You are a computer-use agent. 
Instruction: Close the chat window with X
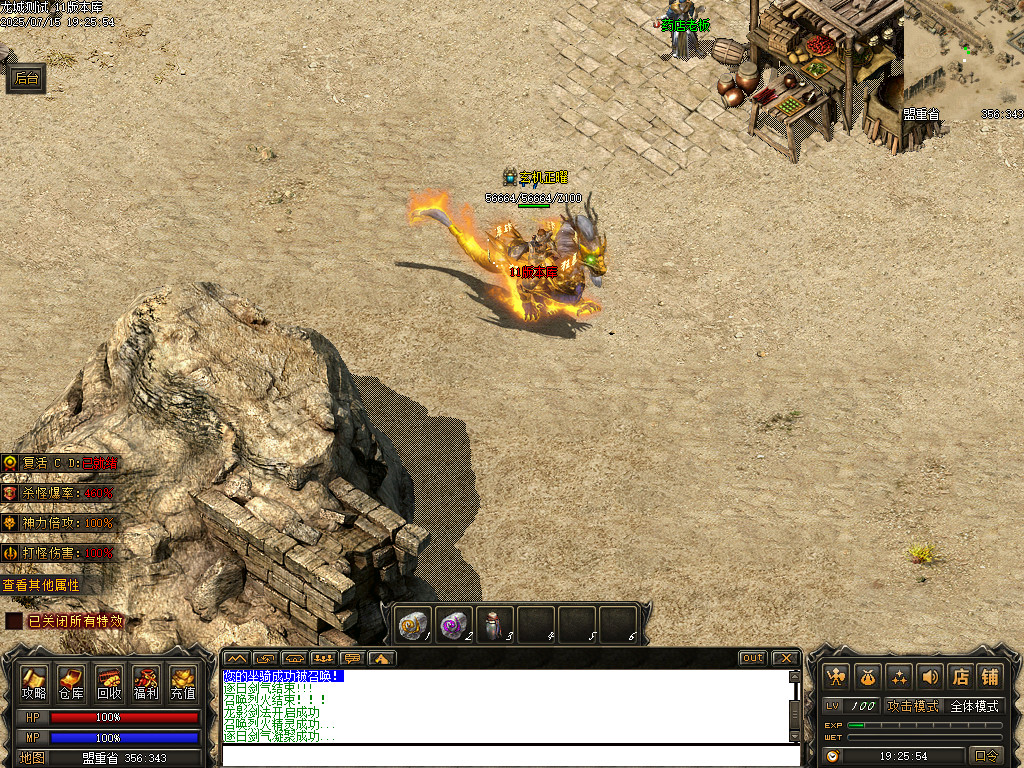[786, 658]
